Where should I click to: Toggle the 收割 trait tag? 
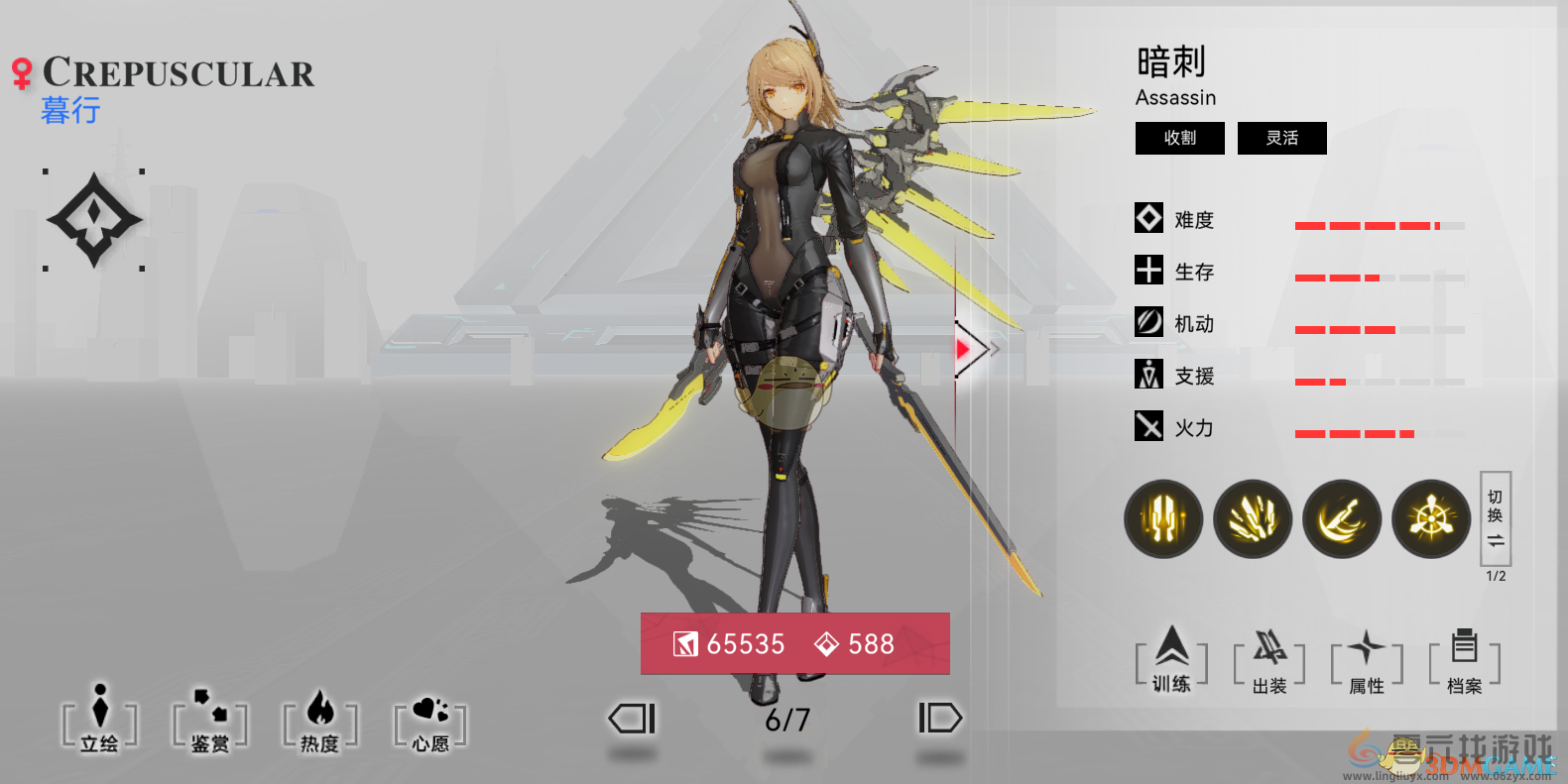pyautogui.click(x=1179, y=138)
